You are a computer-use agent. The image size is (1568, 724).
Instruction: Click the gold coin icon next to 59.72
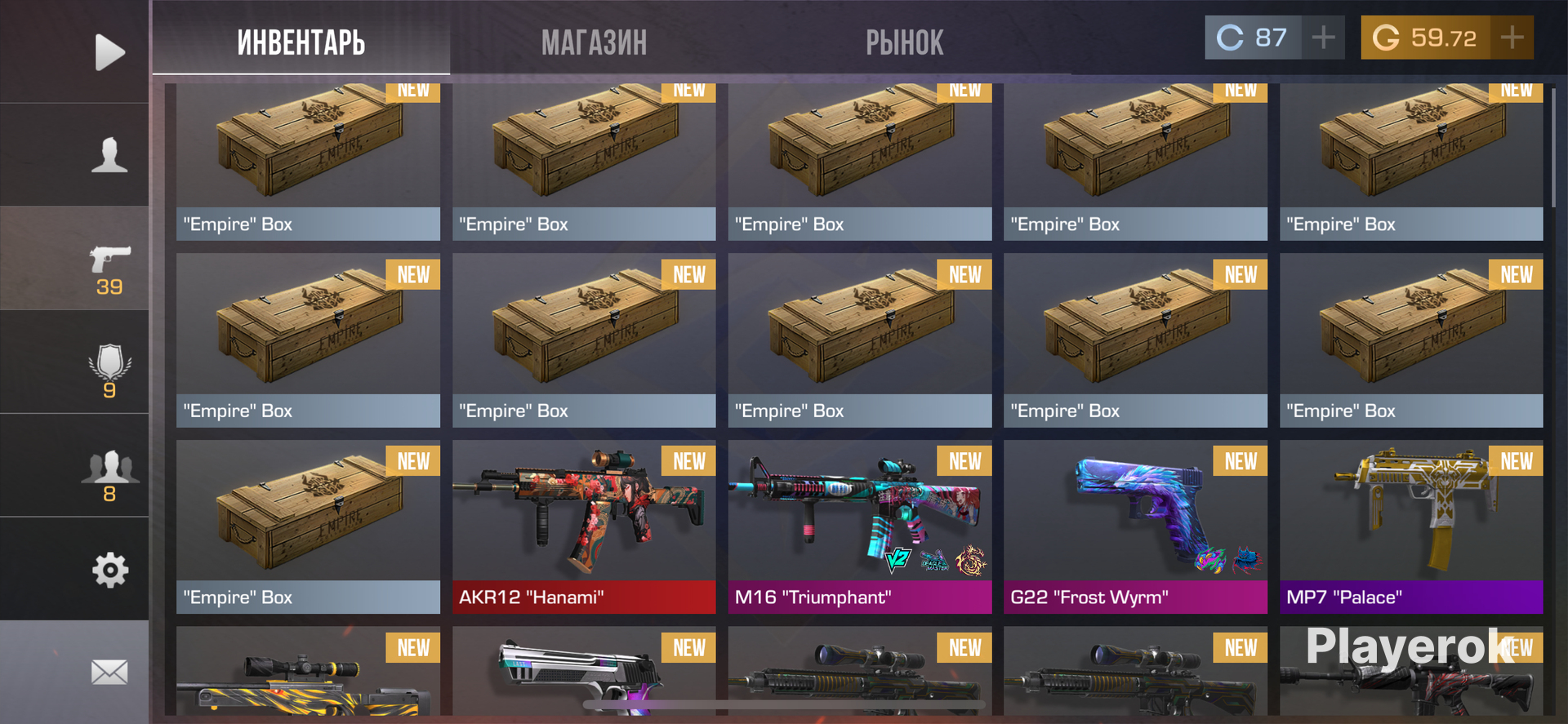(1386, 37)
